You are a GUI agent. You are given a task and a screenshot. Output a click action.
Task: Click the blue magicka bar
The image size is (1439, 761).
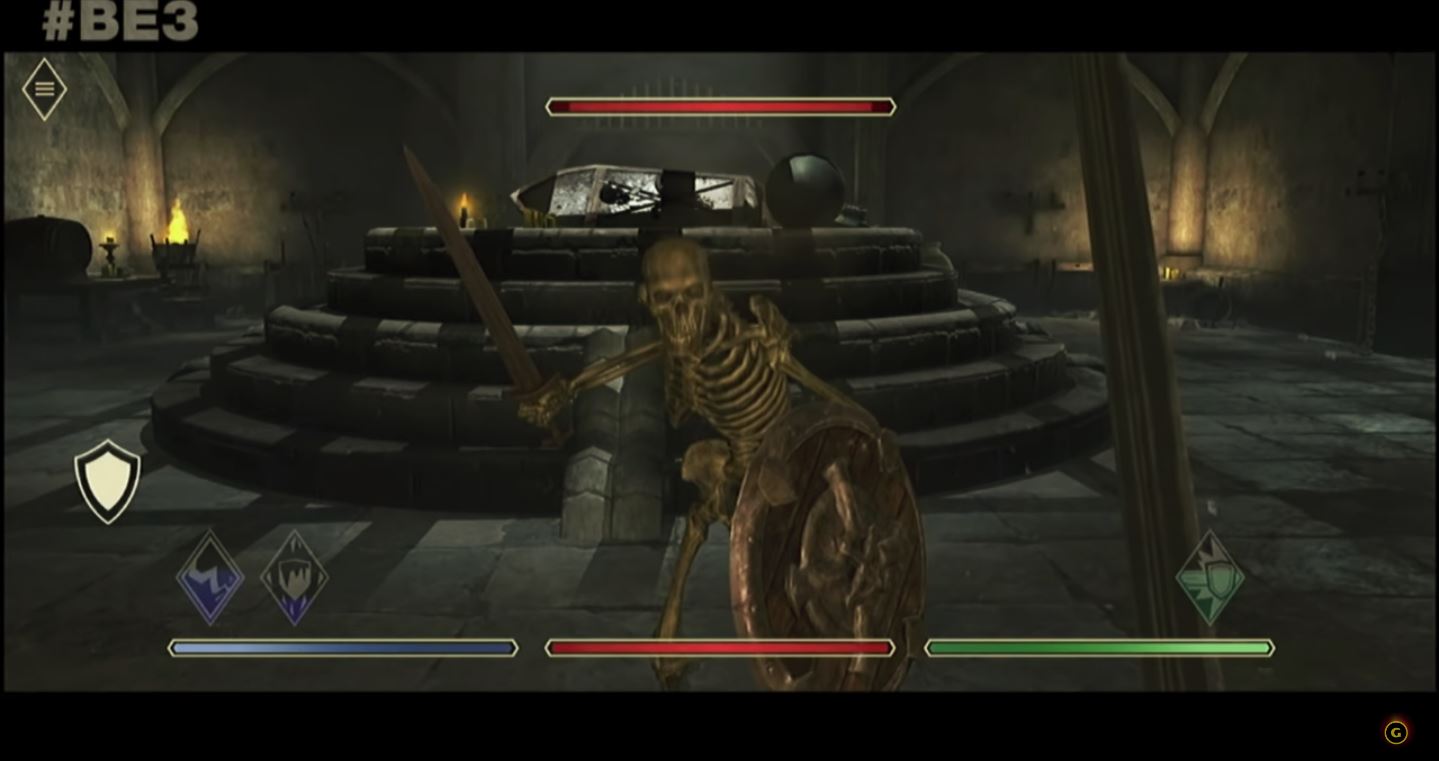point(343,648)
